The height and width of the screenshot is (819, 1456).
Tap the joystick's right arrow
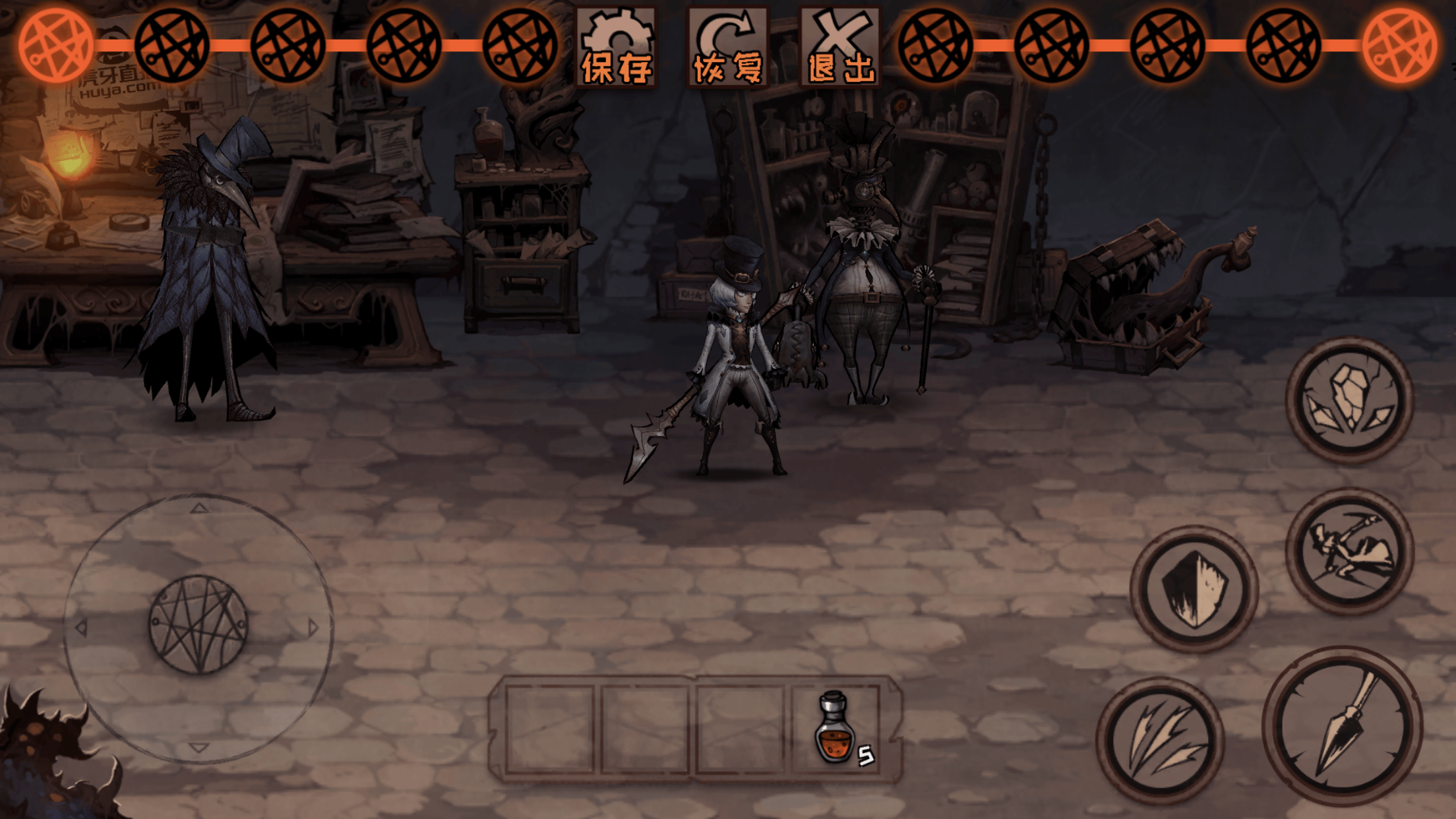click(x=313, y=627)
